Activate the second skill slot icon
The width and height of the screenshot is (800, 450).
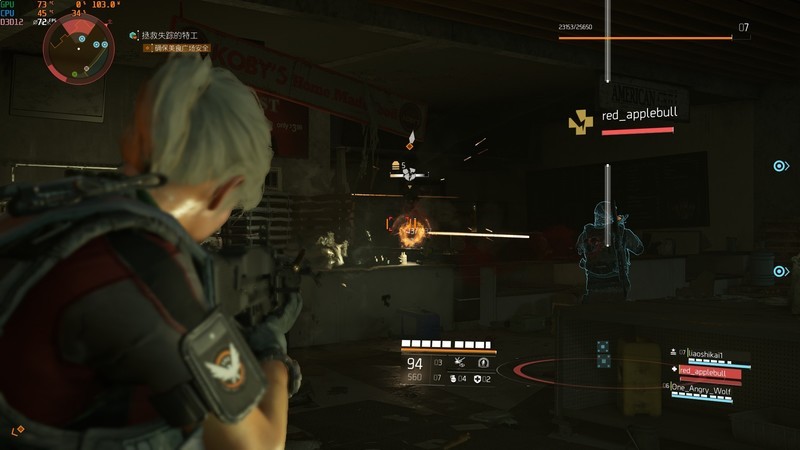tap(484, 362)
